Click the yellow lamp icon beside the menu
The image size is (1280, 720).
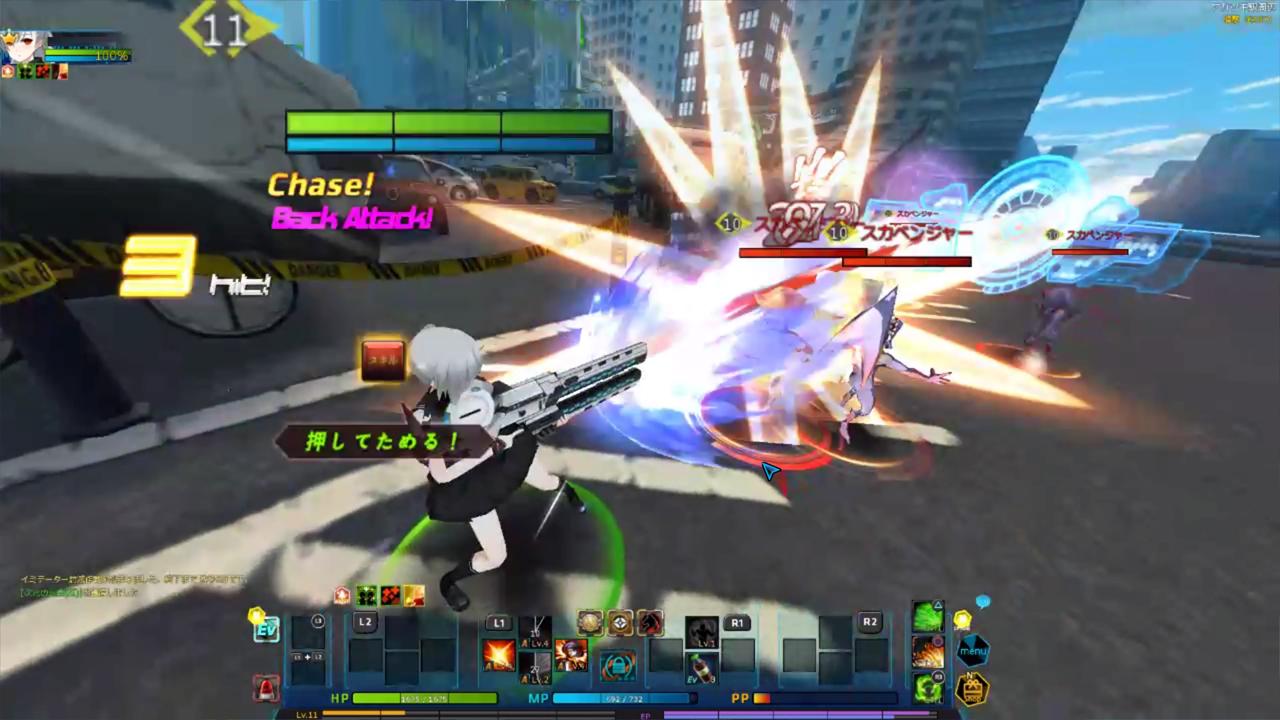962,618
